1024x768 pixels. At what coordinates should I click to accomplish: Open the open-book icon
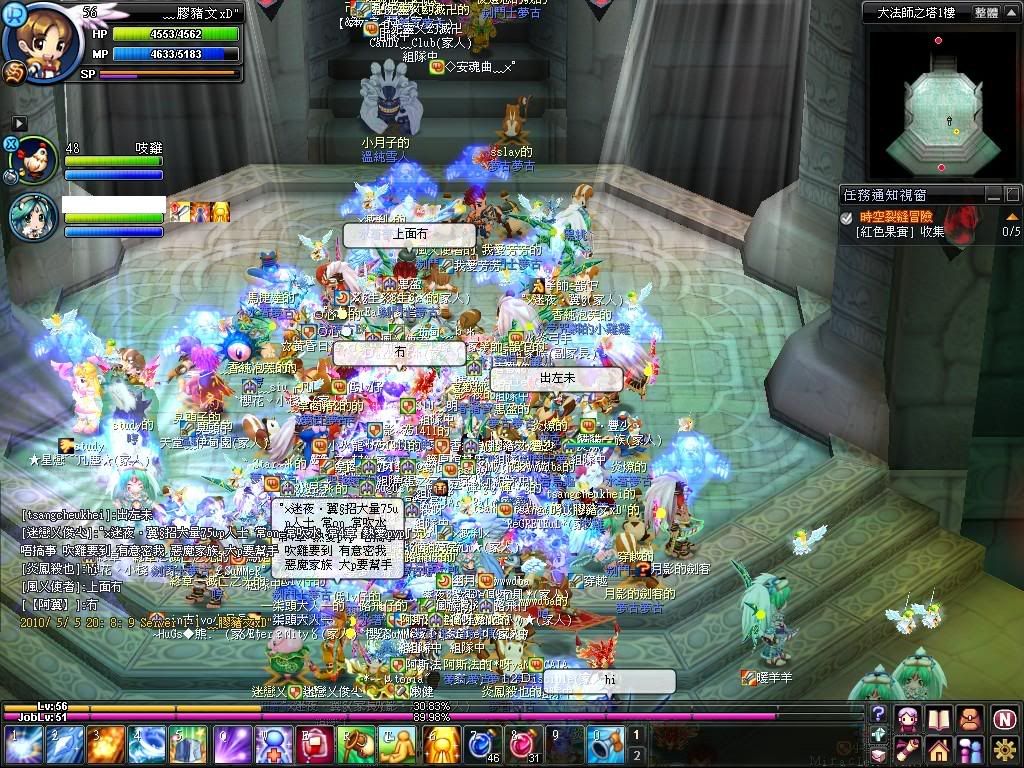(938, 718)
